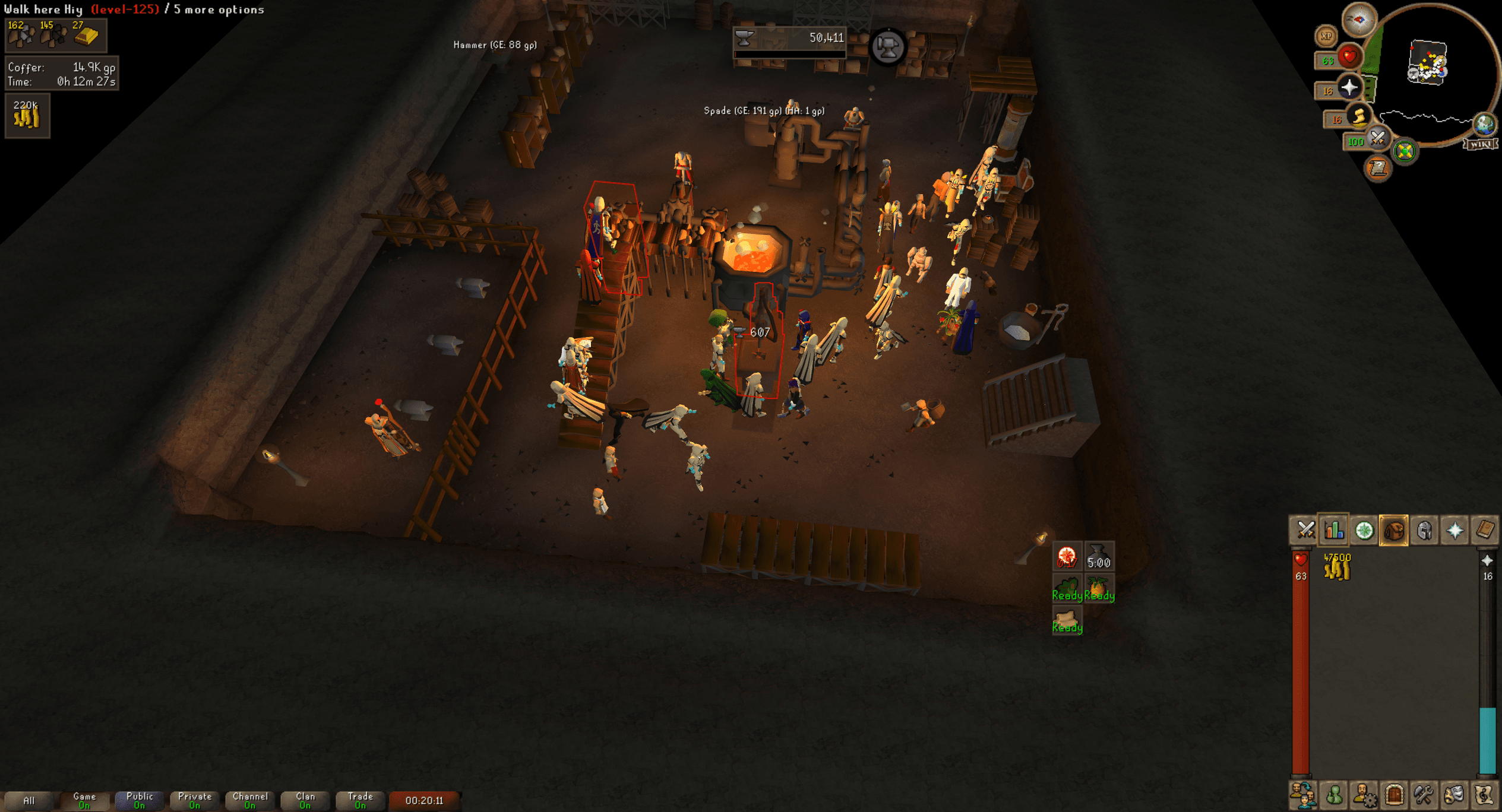Open the Logout door tab

(x=1394, y=794)
